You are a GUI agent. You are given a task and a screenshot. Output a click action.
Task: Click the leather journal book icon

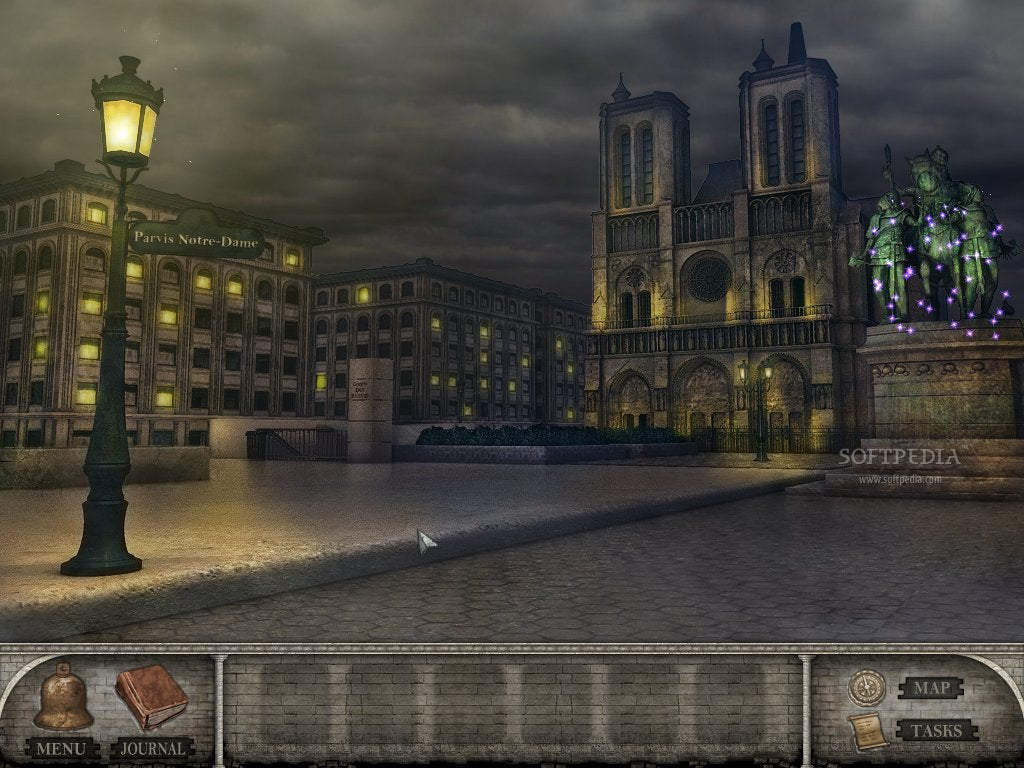pyautogui.click(x=151, y=697)
